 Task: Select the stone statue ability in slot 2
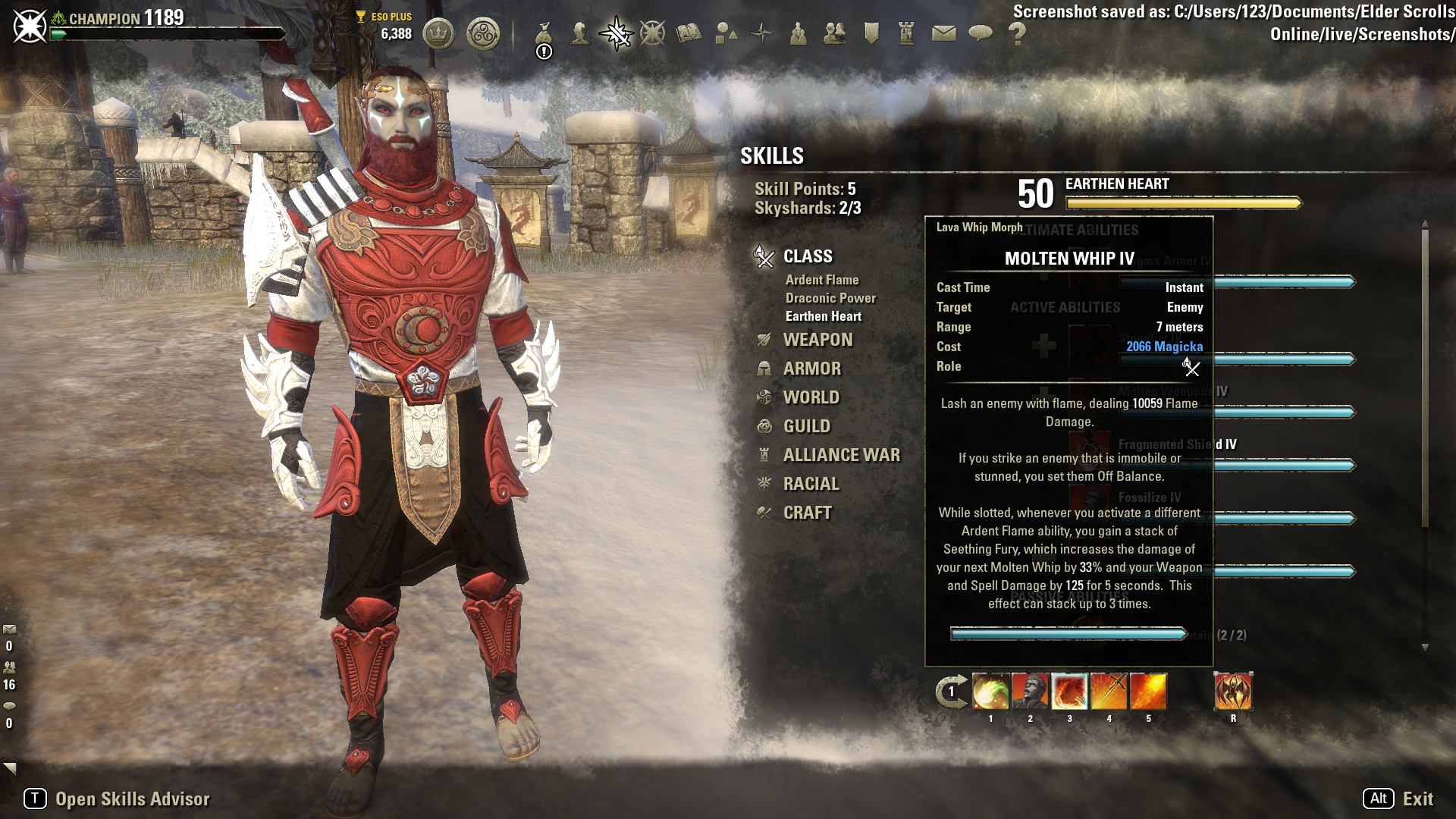pos(1030,692)
